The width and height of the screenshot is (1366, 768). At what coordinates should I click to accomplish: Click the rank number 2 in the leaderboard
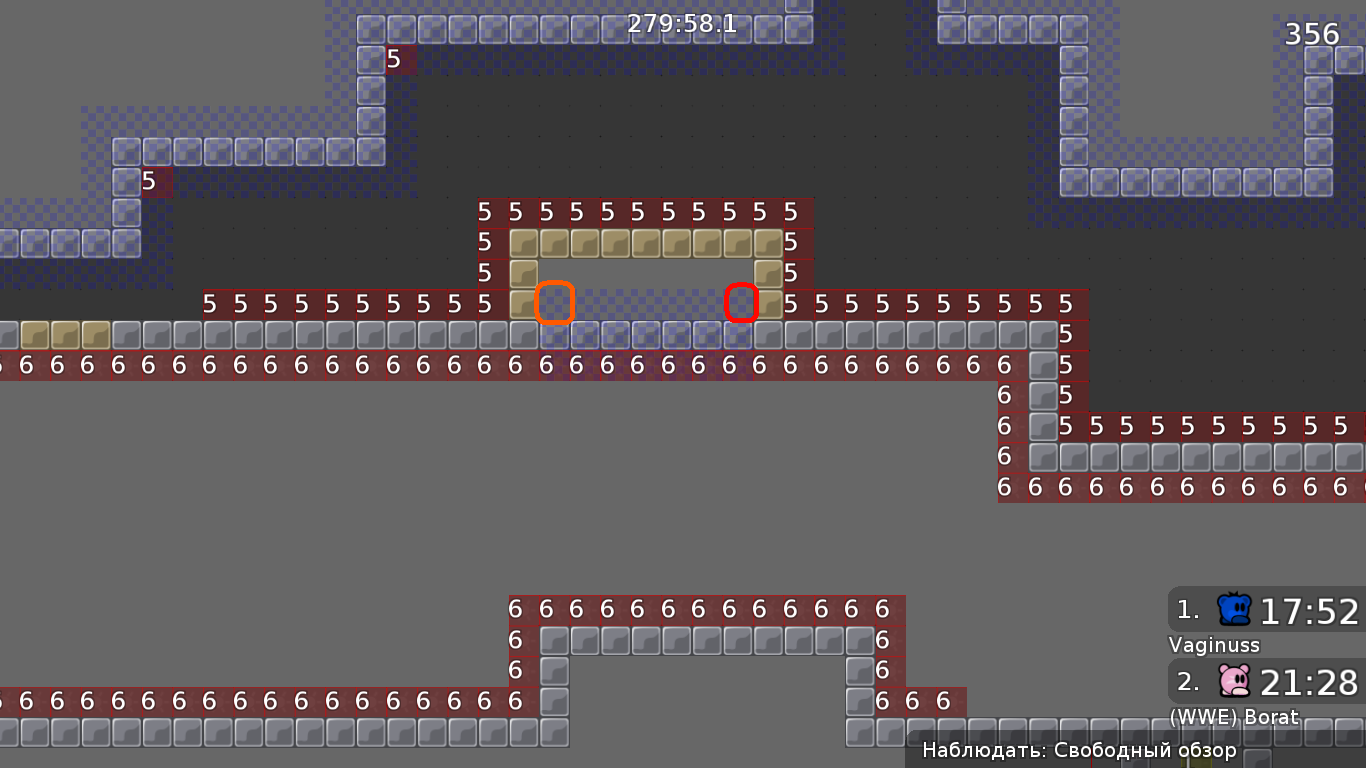[1186, 682]
